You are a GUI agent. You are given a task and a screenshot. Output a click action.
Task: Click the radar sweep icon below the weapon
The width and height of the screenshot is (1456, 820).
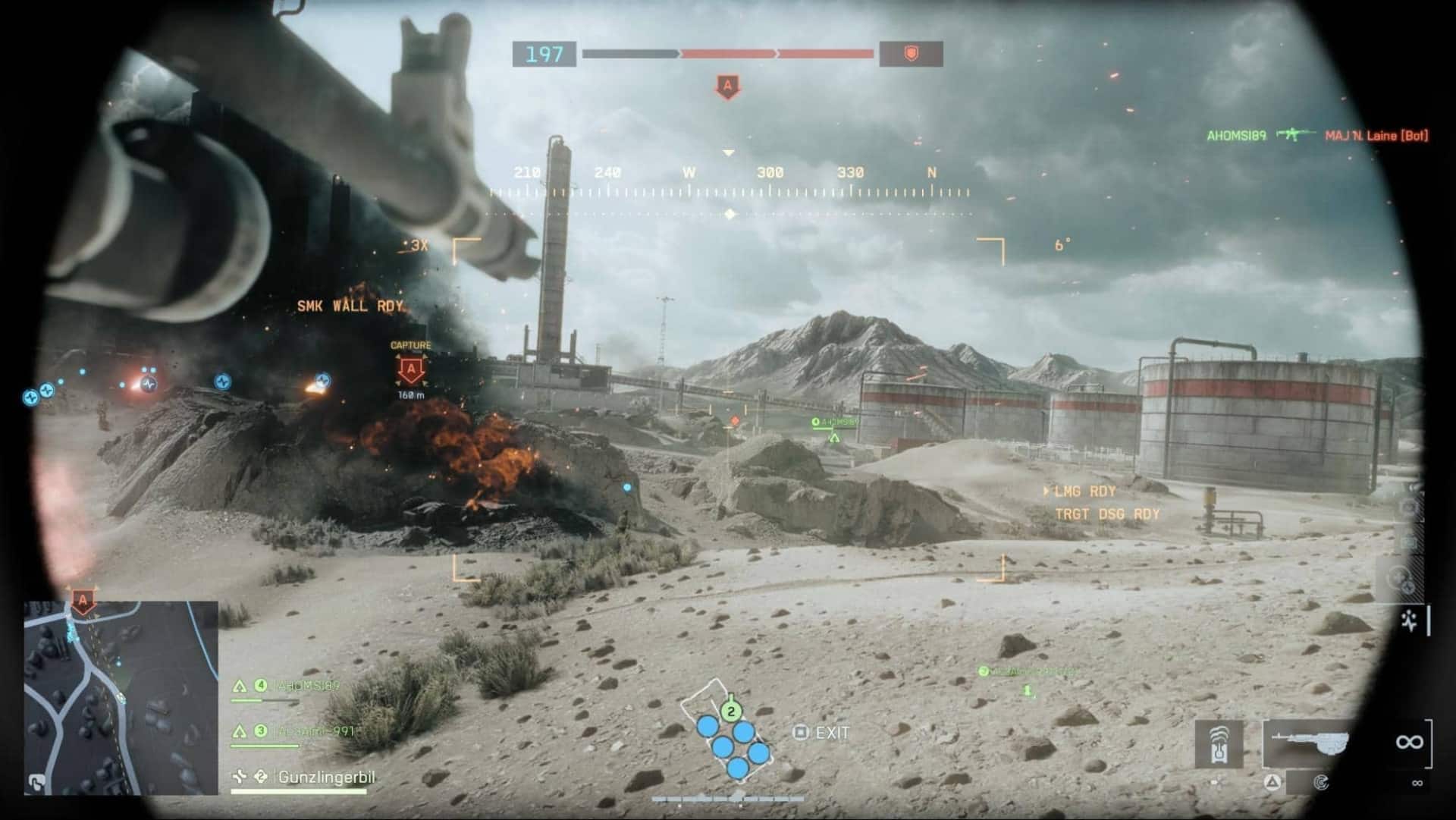[x=1321, y=783]
